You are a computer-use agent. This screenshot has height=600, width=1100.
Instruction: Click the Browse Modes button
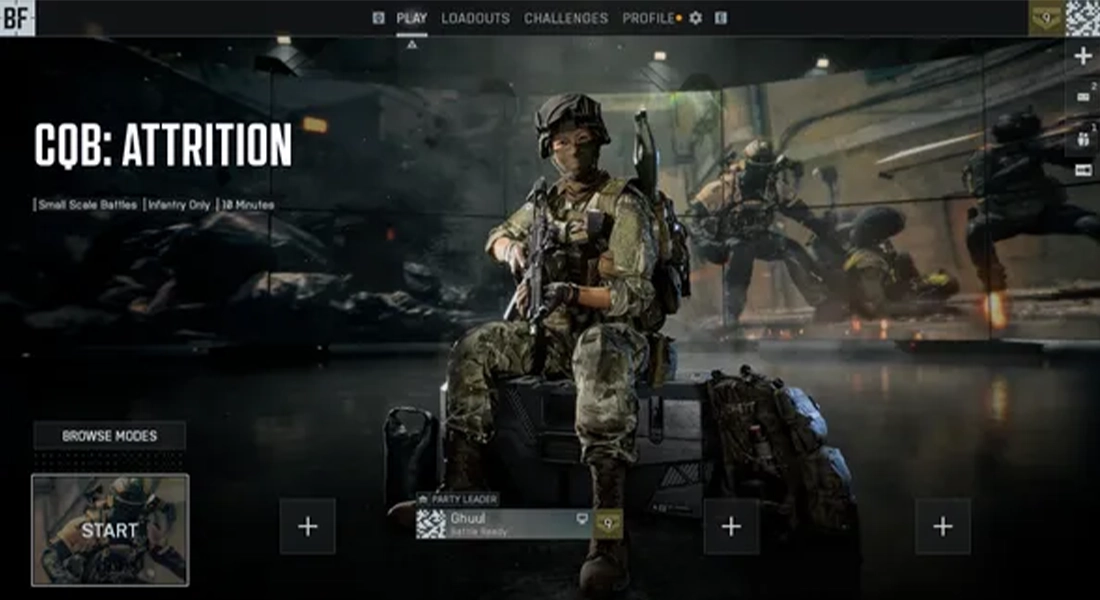109,436
